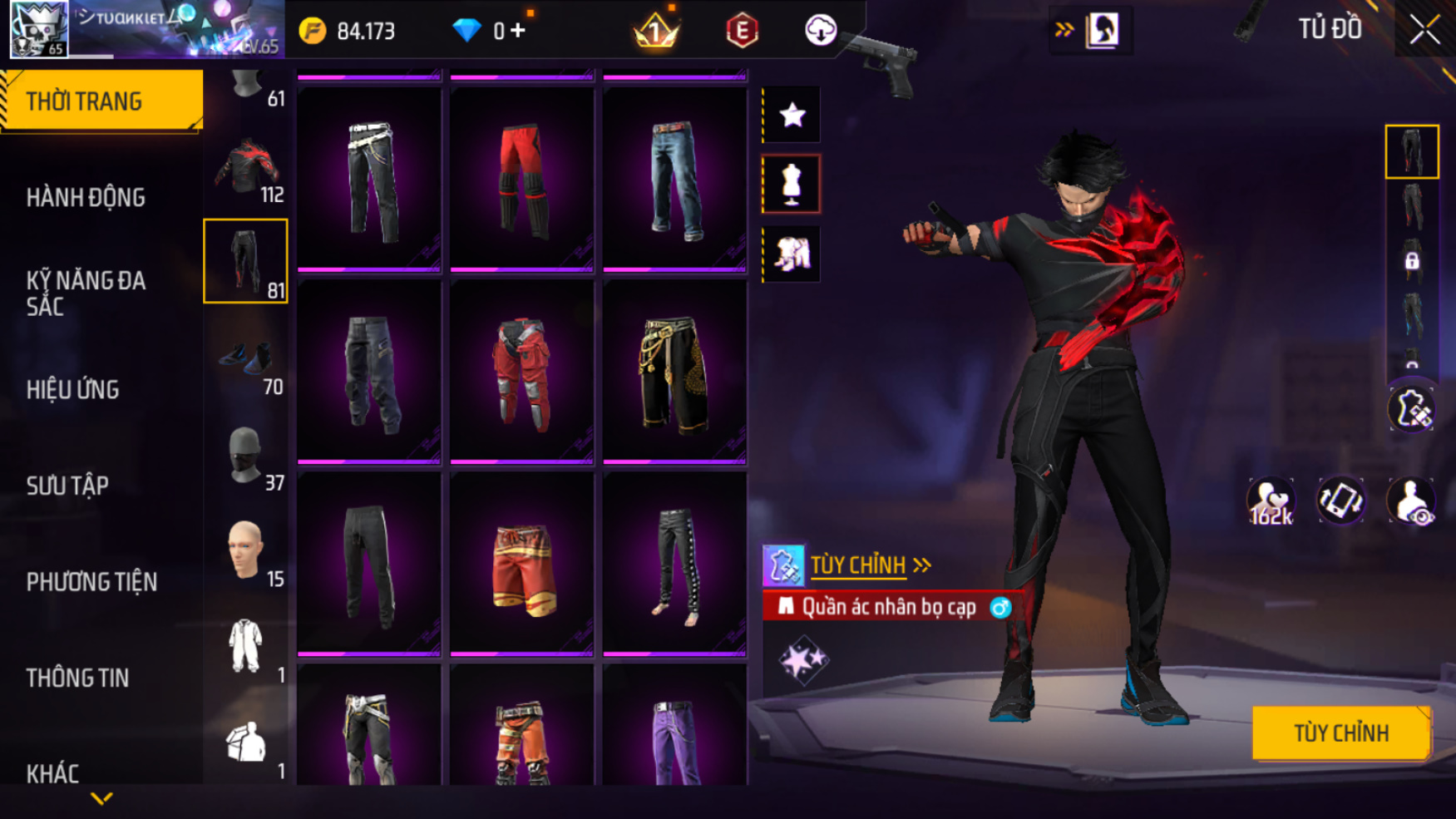Open the SƯU TẬP collection menu
Viewport: 1456px width, 819px height.
[67, 486]
